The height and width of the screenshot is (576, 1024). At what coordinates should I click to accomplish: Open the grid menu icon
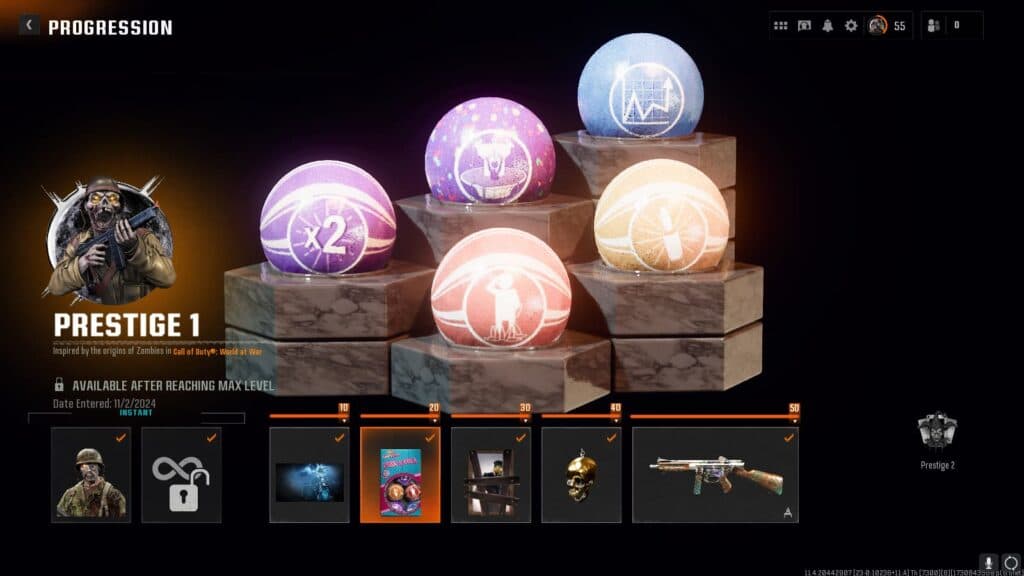(x=781, y=26)
